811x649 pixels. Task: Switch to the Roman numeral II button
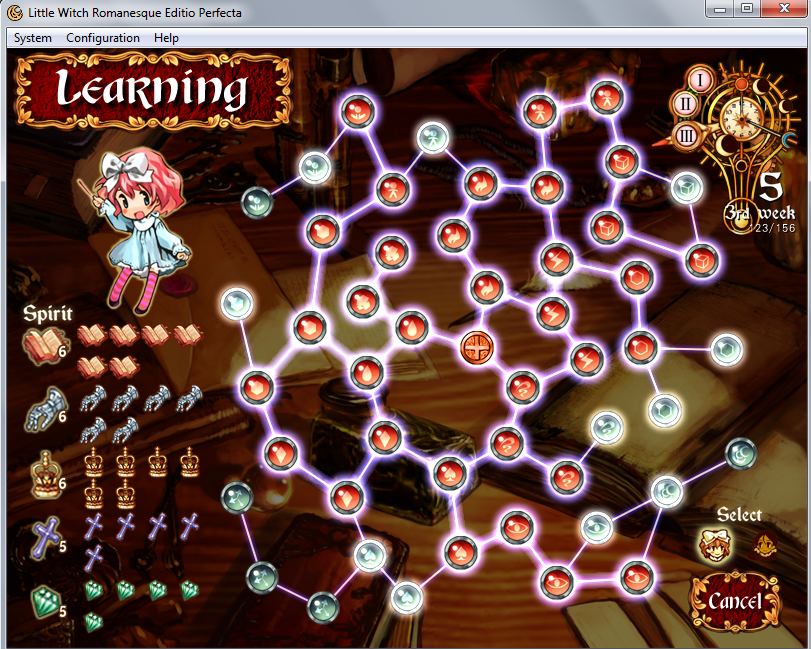click(685, 103)
